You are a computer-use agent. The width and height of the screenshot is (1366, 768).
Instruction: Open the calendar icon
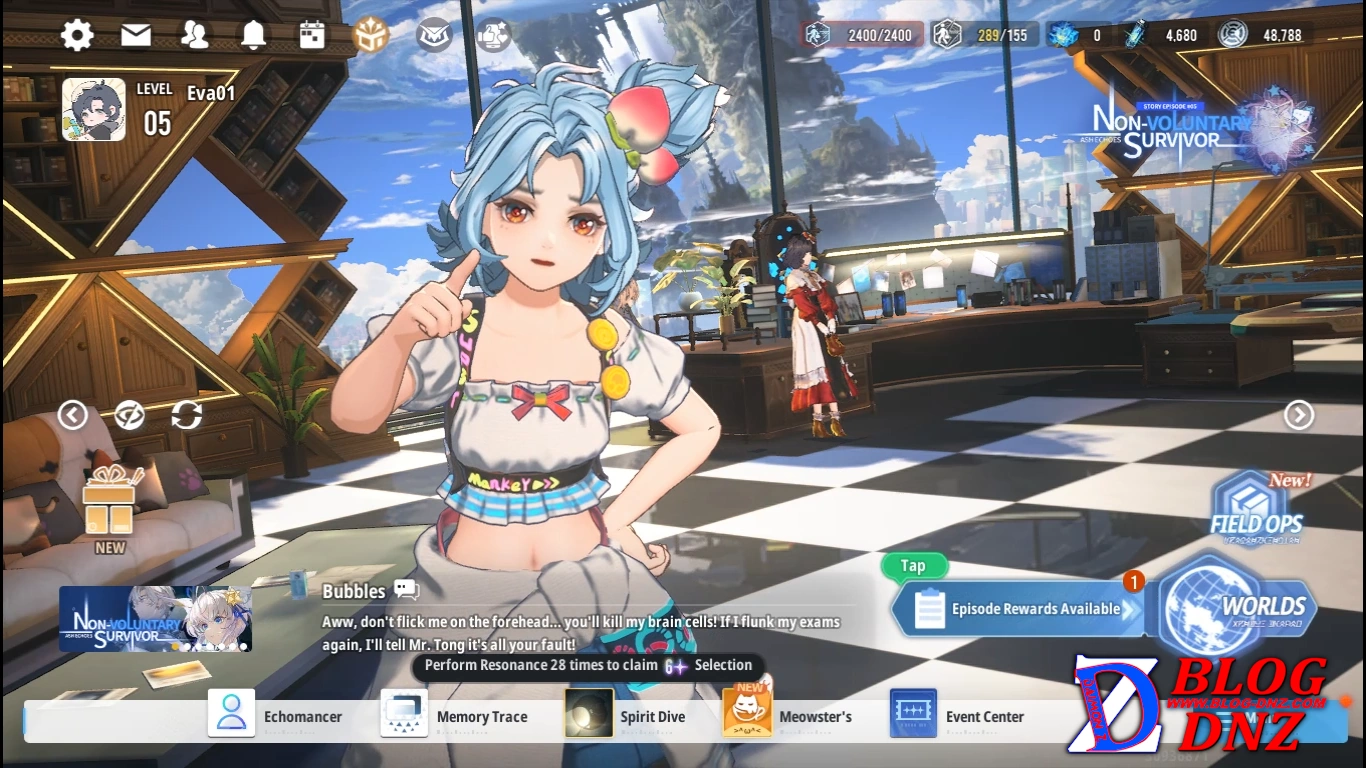pos(312,36)
